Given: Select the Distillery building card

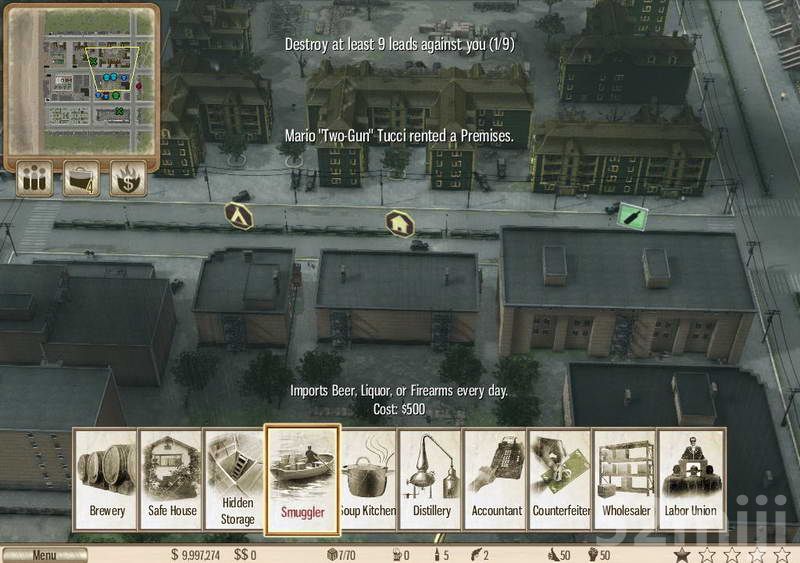Looking at the screenshot, I should (x=431, y=480).
